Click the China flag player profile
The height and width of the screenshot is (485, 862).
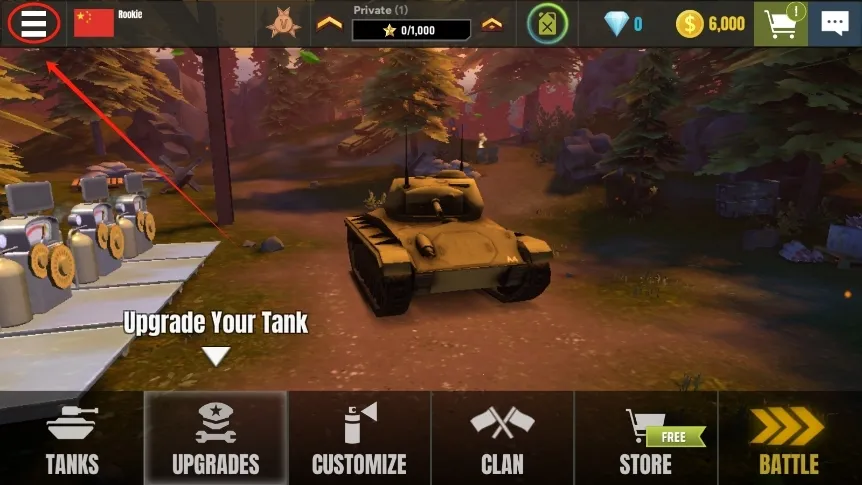pyautogui.click(x=94, y=23)
